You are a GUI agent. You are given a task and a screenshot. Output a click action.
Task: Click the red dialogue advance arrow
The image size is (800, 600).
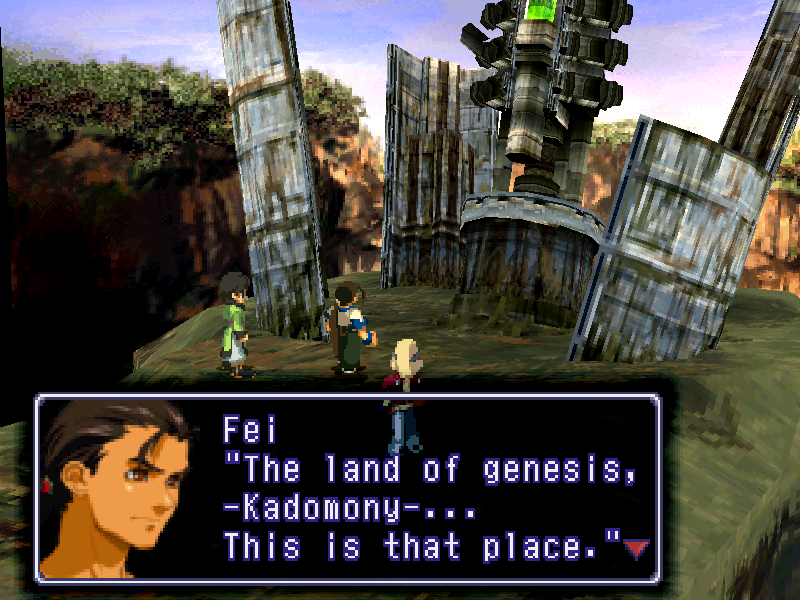[x=636, y=548]
